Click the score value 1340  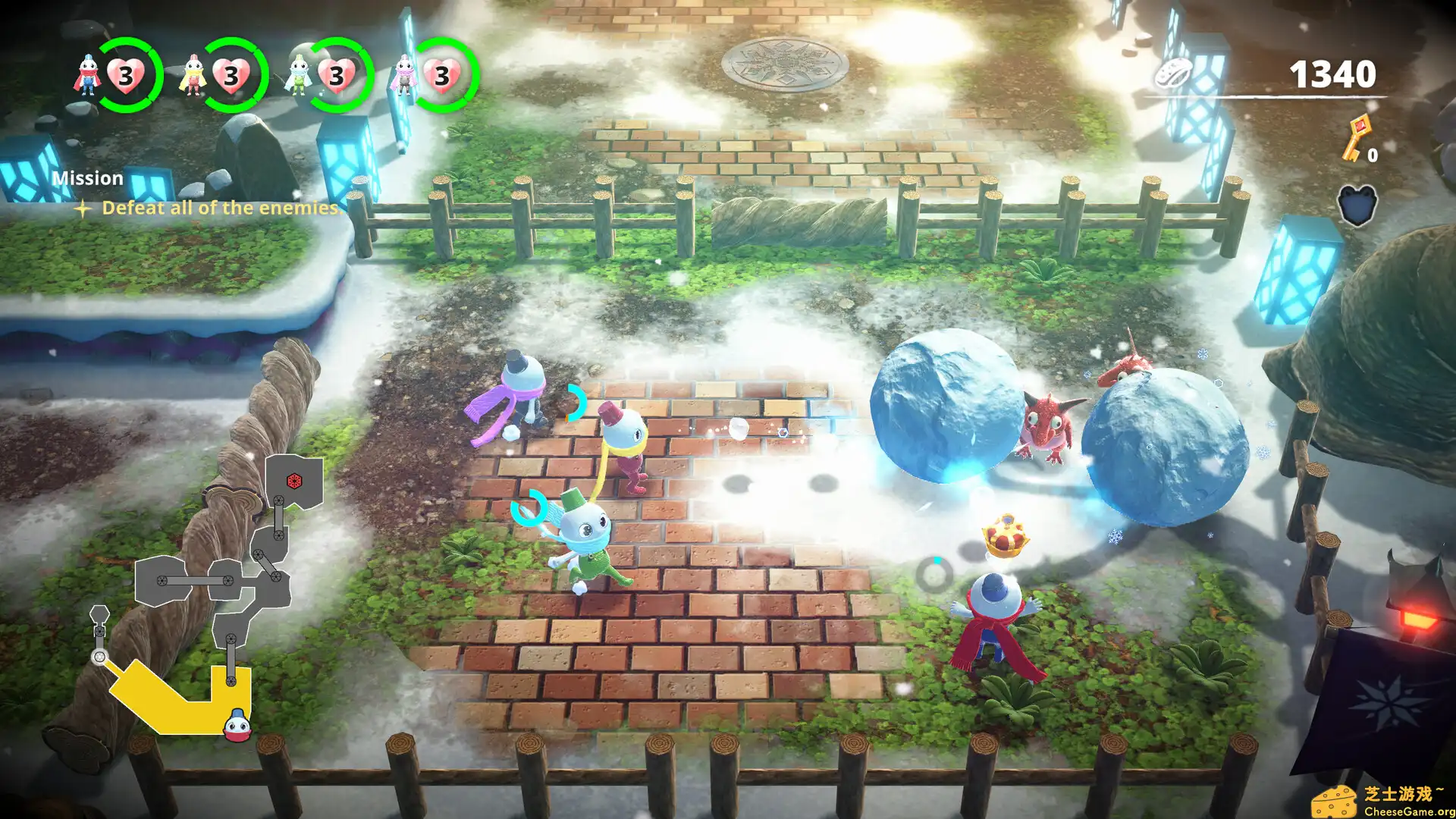1332,75
